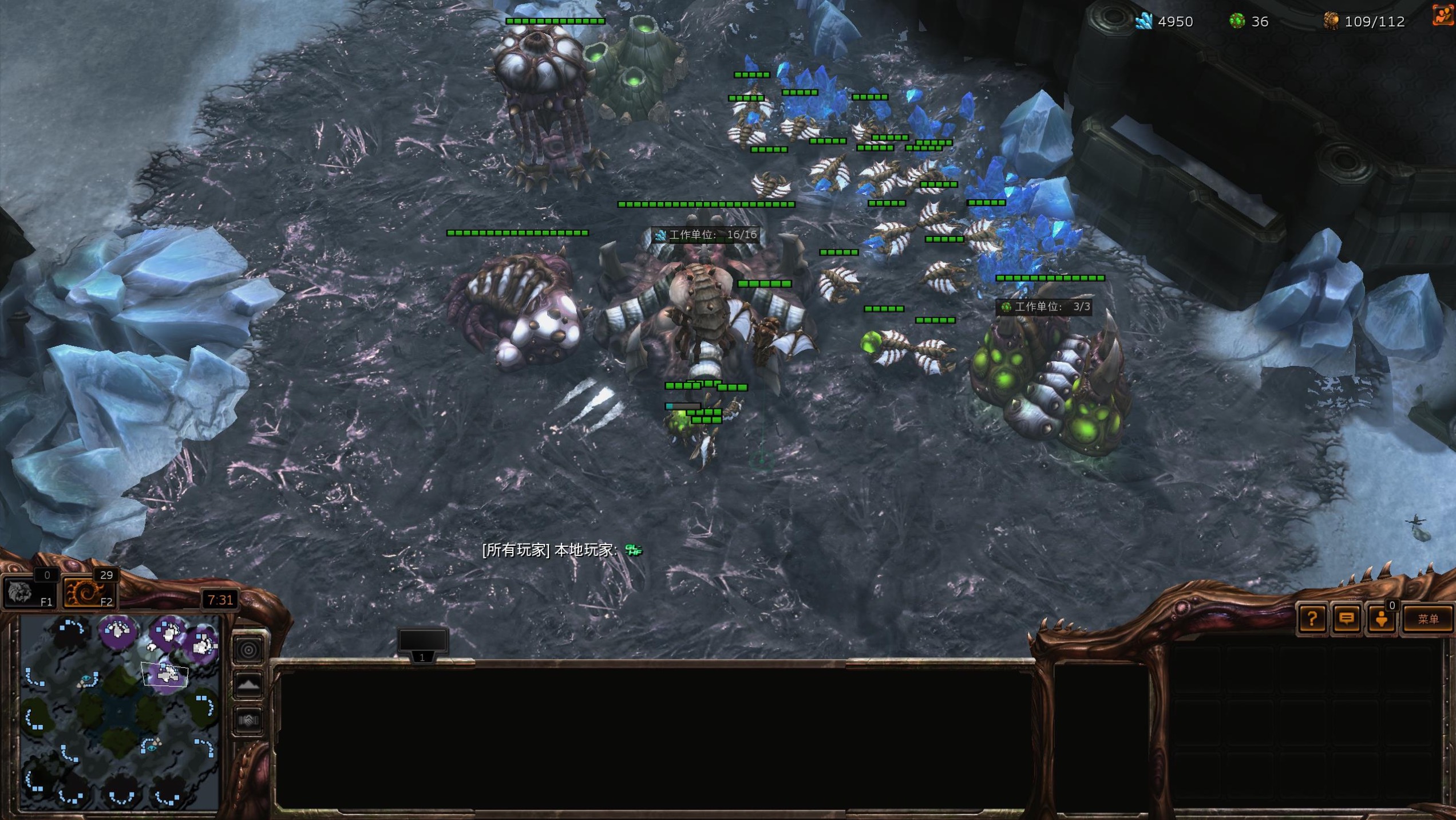Toggle minimap terrain display
This screenshot has height=820, width=1456.
tap(248, 685)
